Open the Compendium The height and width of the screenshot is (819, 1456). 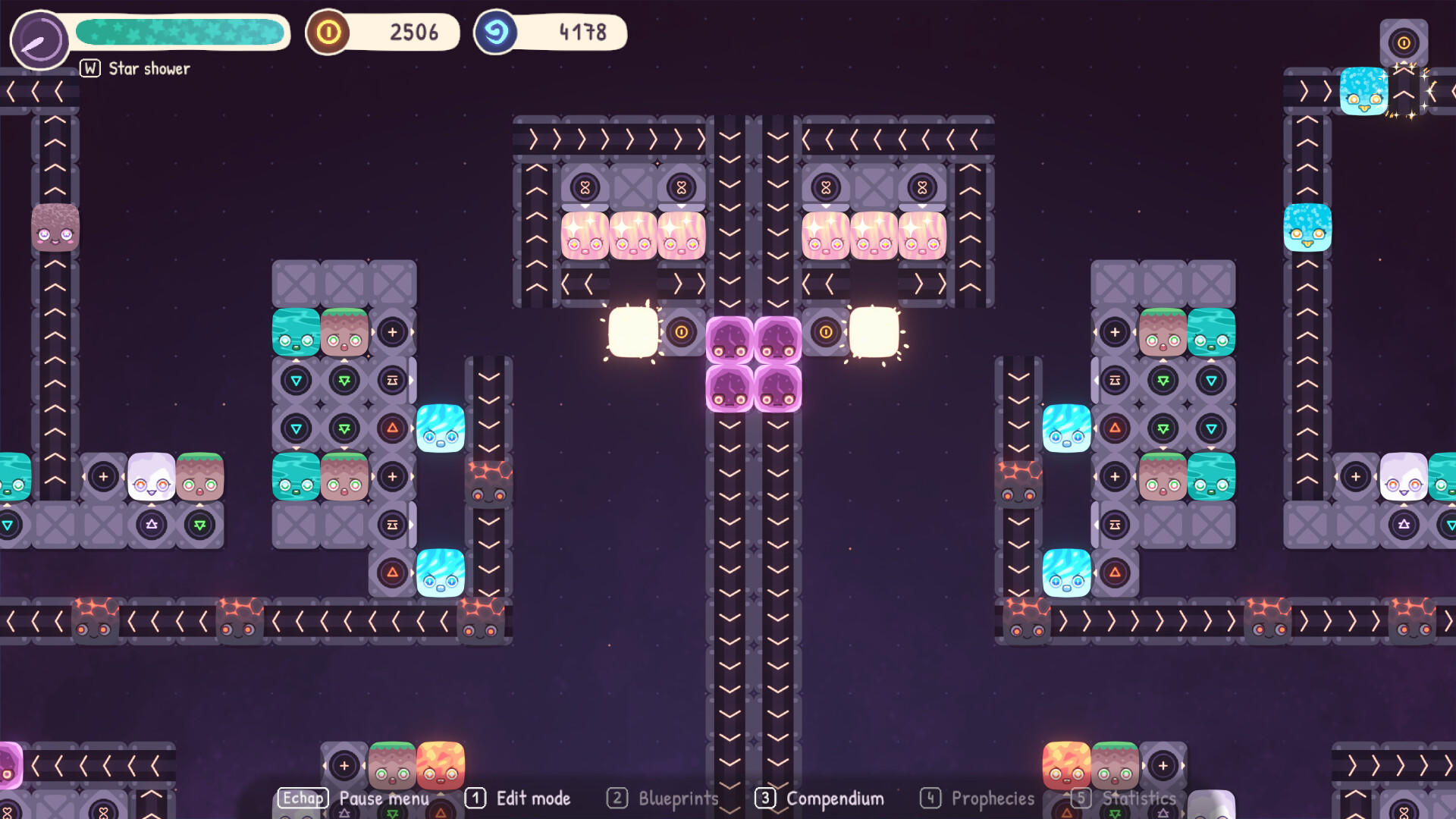833,799
